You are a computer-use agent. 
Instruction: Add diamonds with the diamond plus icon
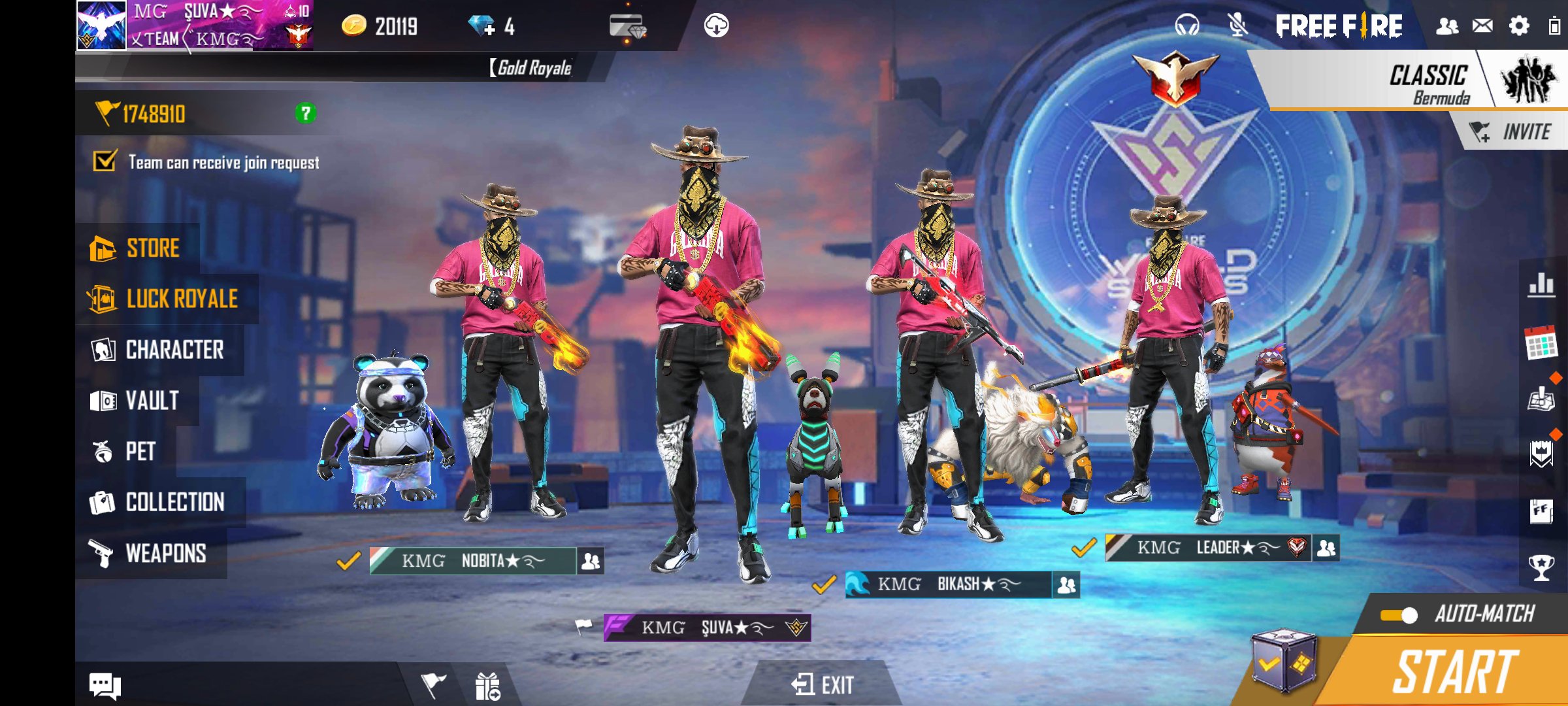coord(482,26)
